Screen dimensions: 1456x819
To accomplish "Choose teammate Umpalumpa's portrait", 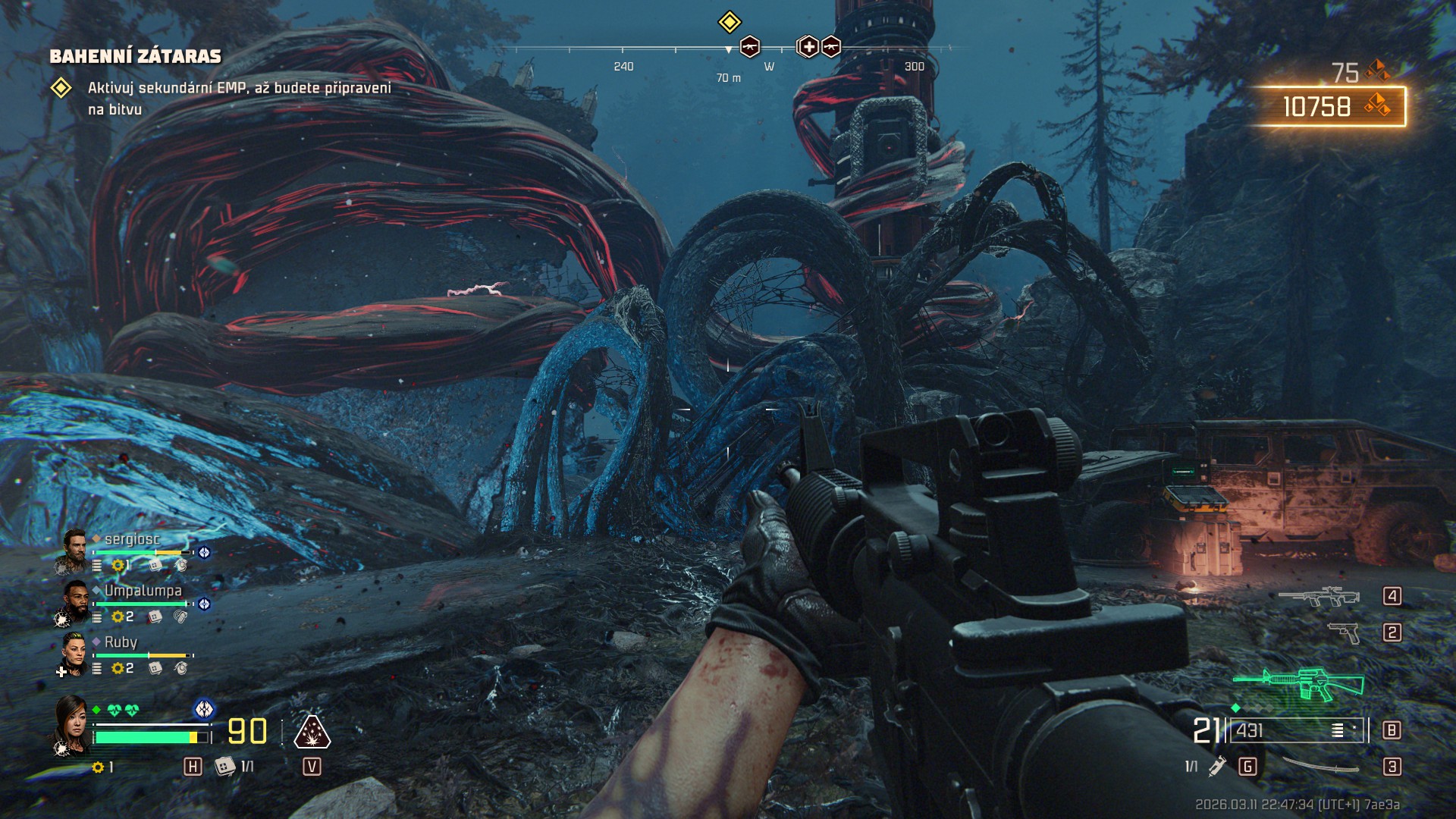I will pyautogui.click(x=74, y=603).
